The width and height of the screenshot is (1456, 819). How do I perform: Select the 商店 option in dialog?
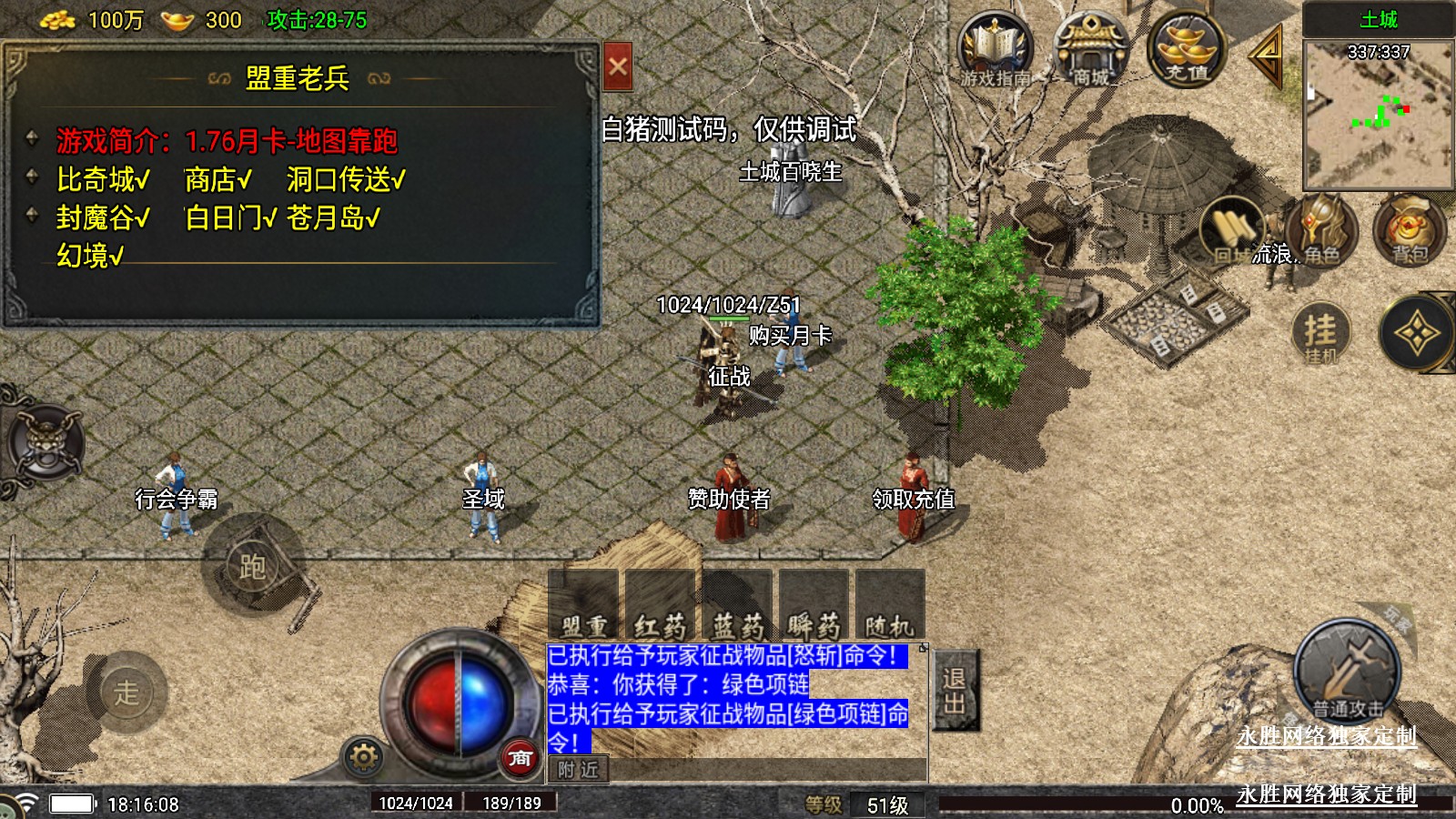[x=217, y=179]
